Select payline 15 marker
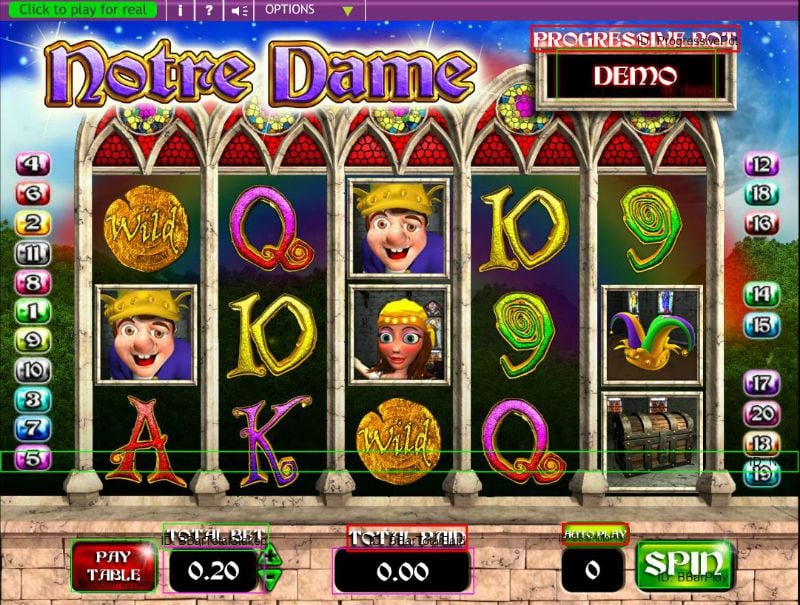 [761, 324]
